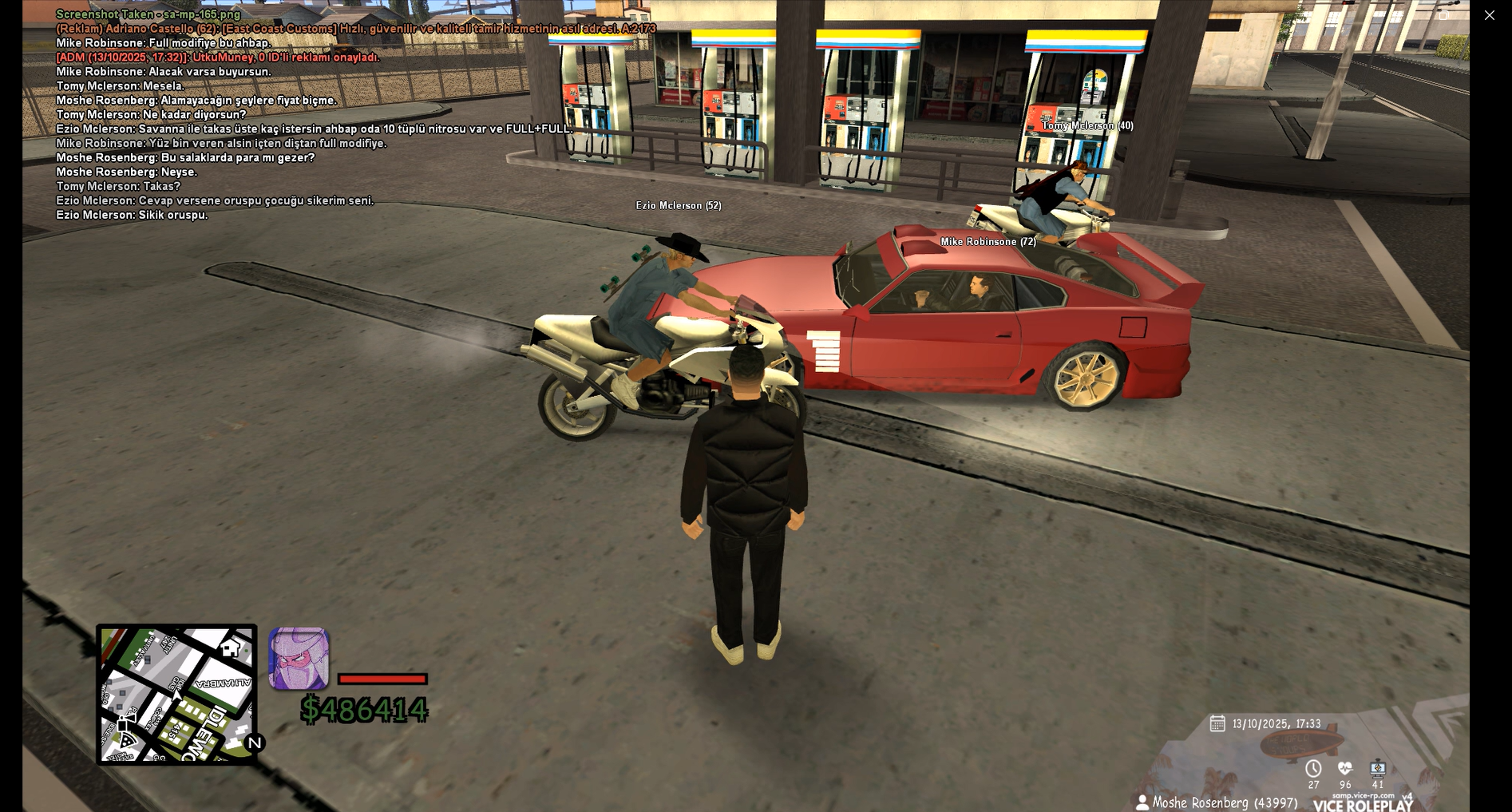This screenshot has height=812, width=1512.
Task: Click the clock icon above 27
Action: click(x=1313, y=768)
